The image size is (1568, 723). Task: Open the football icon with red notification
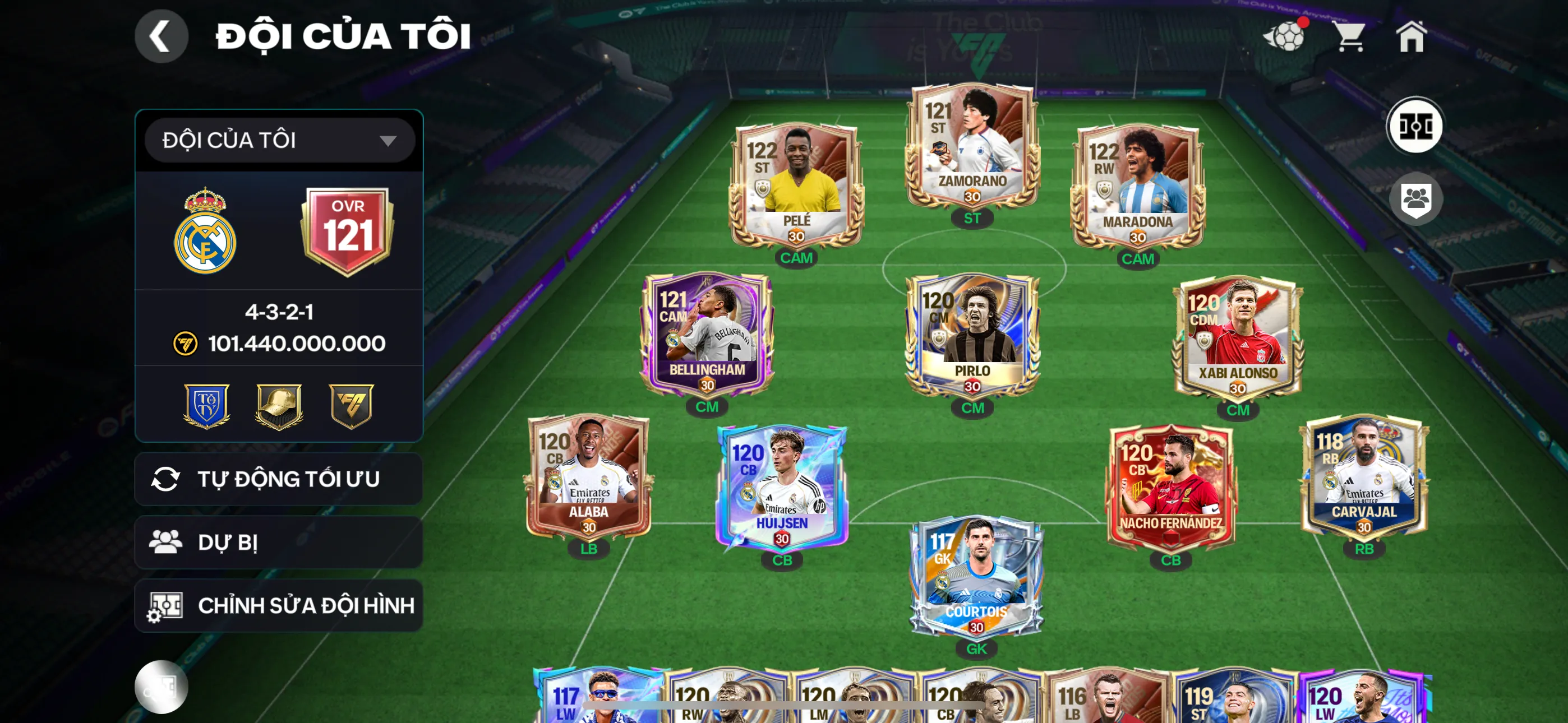[x=1285, y=36]
